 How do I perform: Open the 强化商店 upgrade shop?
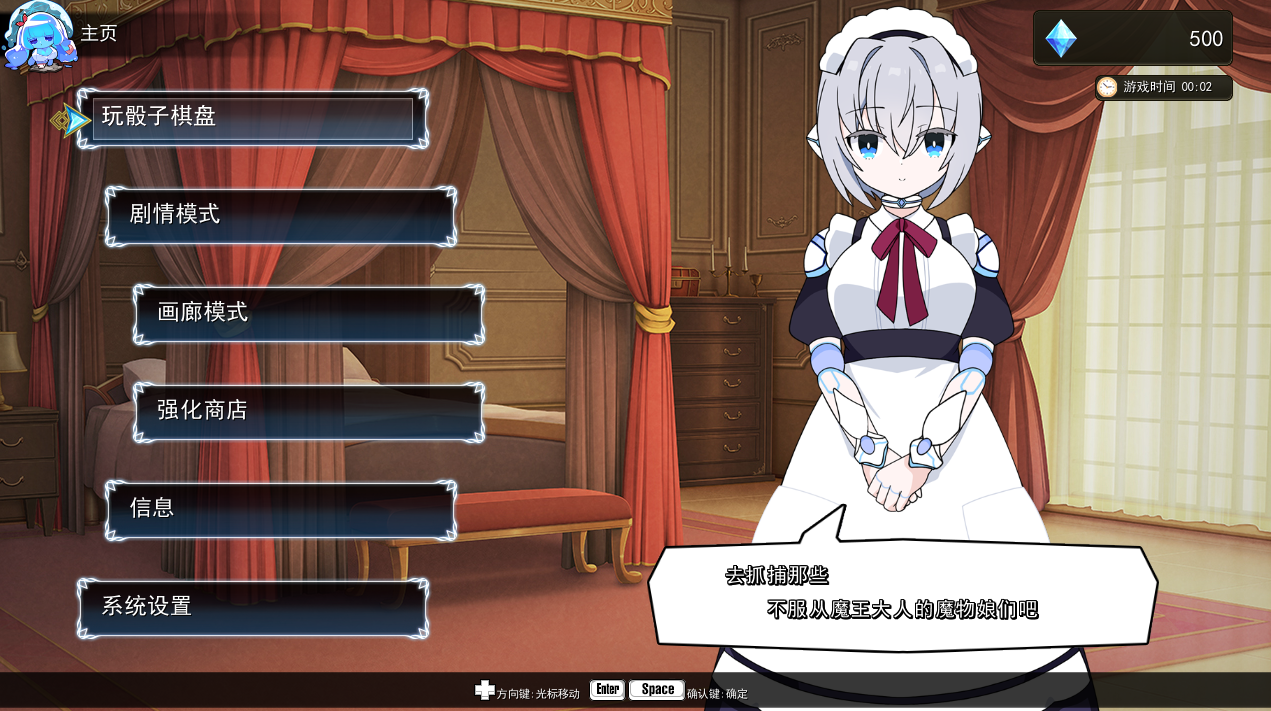coord(308,412)
